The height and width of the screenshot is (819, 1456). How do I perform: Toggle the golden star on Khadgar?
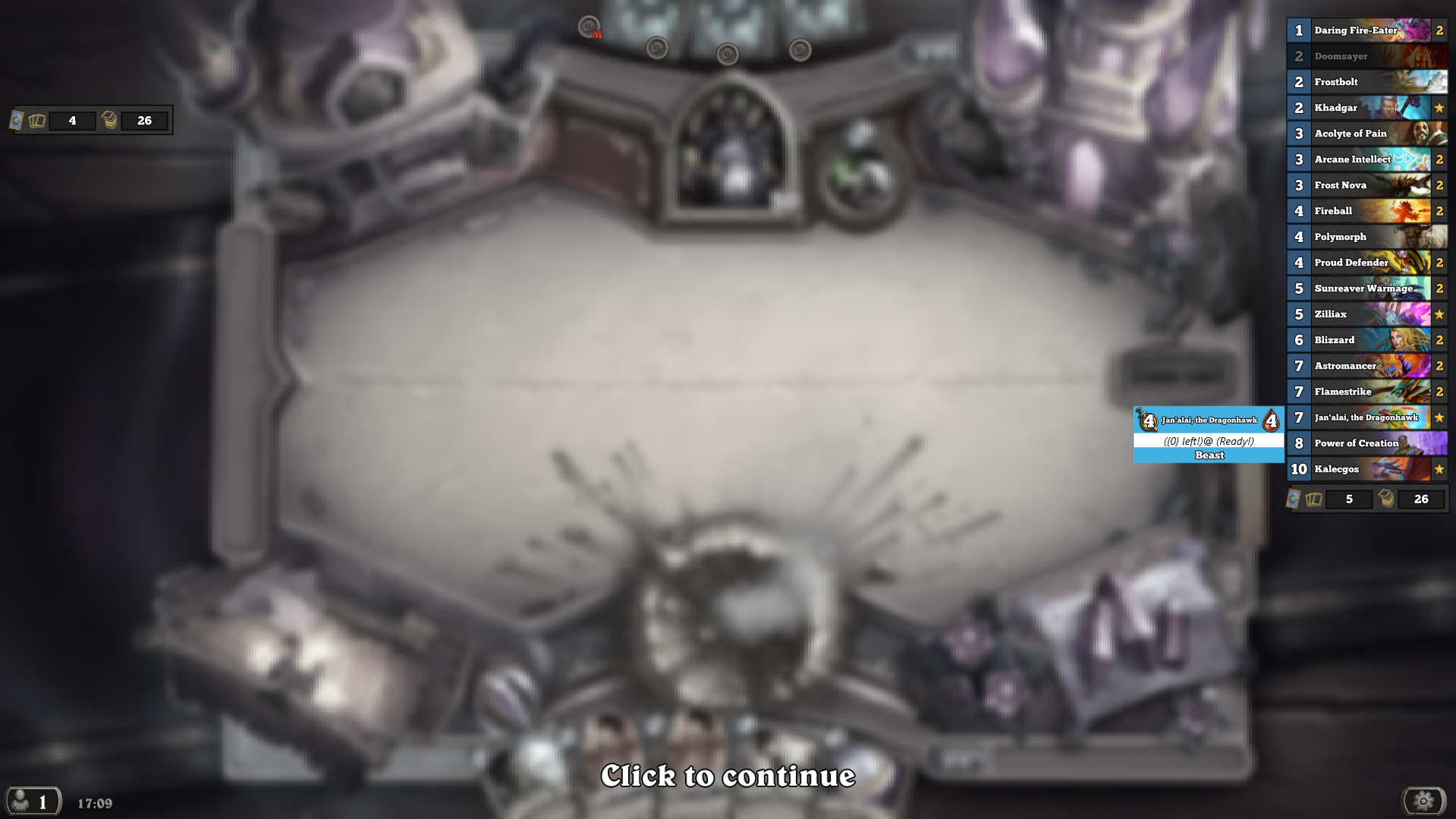pos(1439,108)
